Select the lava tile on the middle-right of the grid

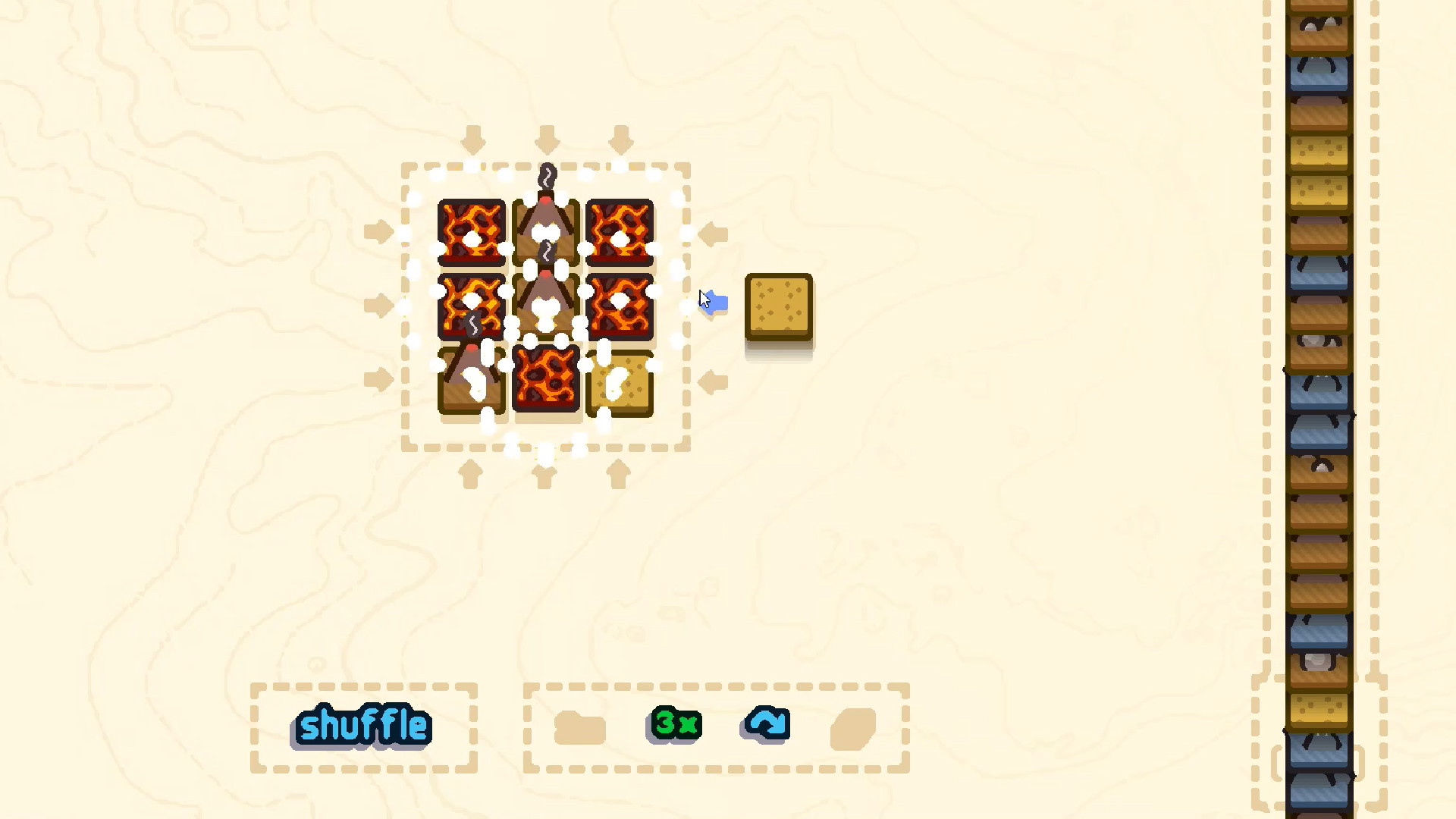point(620,303)
